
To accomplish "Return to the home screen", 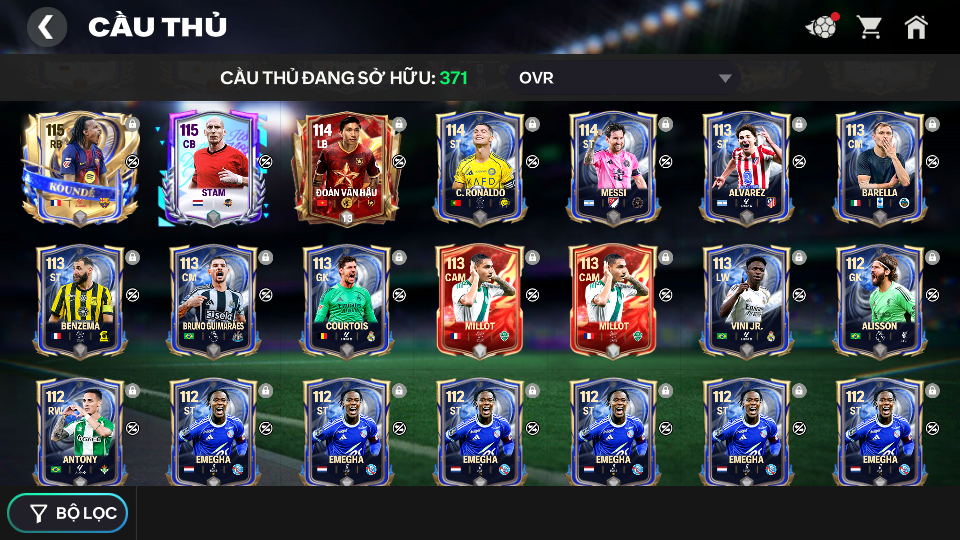I will (x=916, y=27).
